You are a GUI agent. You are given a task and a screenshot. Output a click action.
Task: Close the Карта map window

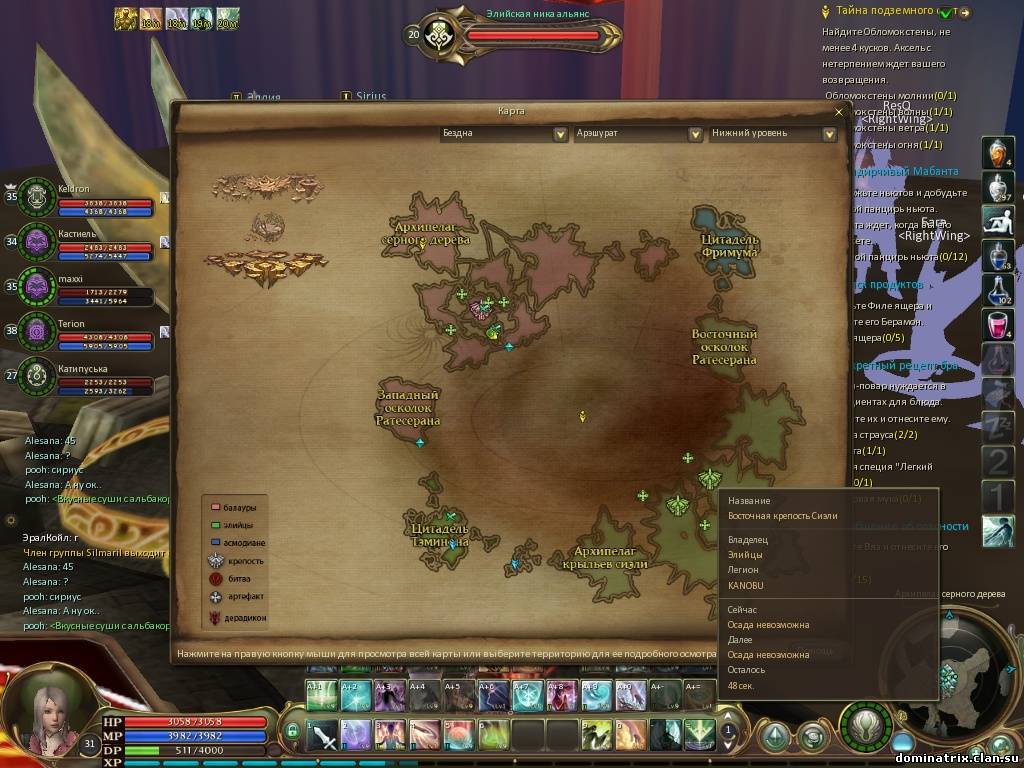click(838, 111)
